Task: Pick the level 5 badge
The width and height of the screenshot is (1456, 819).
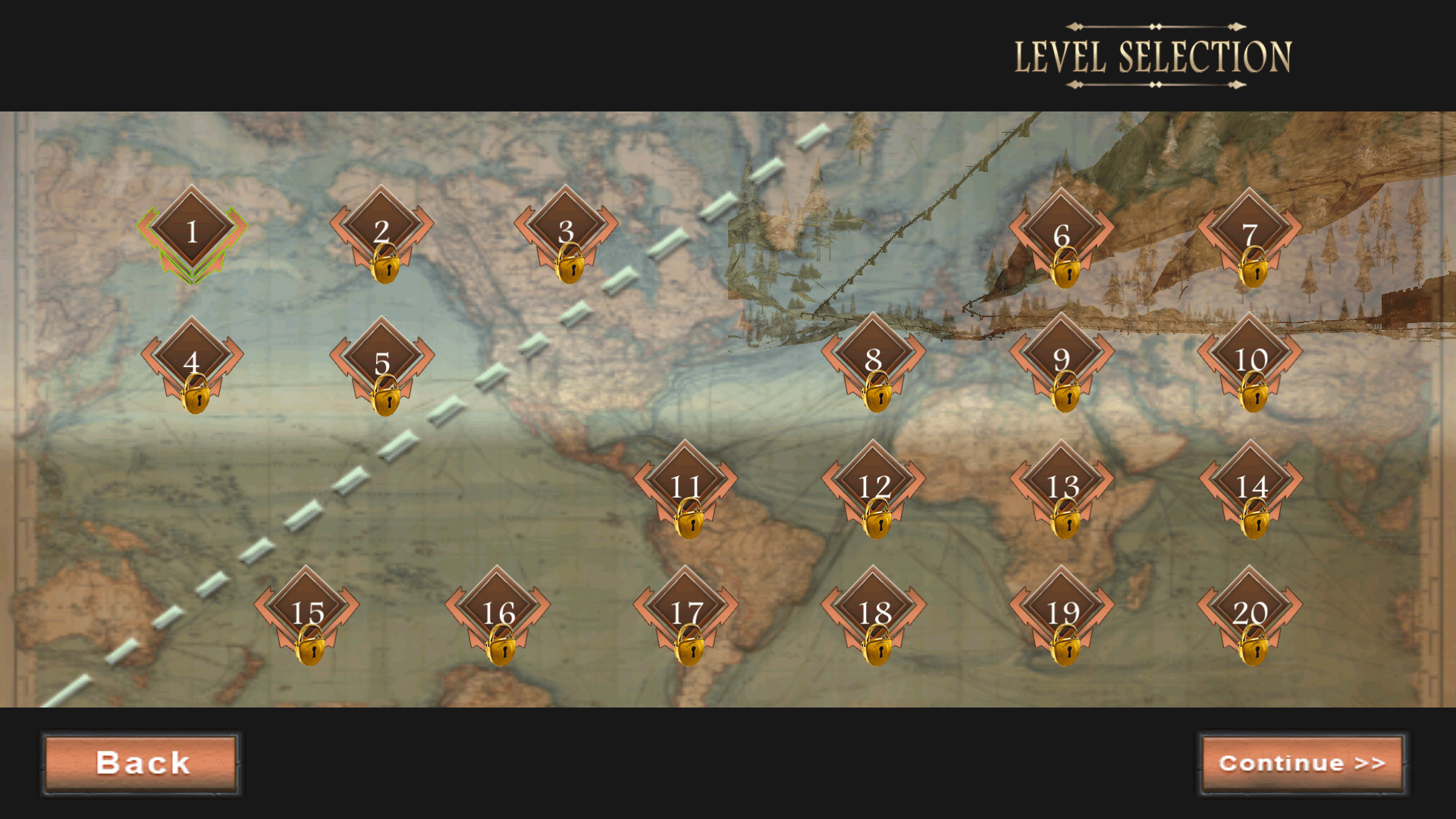Action: tap(381, 362)
